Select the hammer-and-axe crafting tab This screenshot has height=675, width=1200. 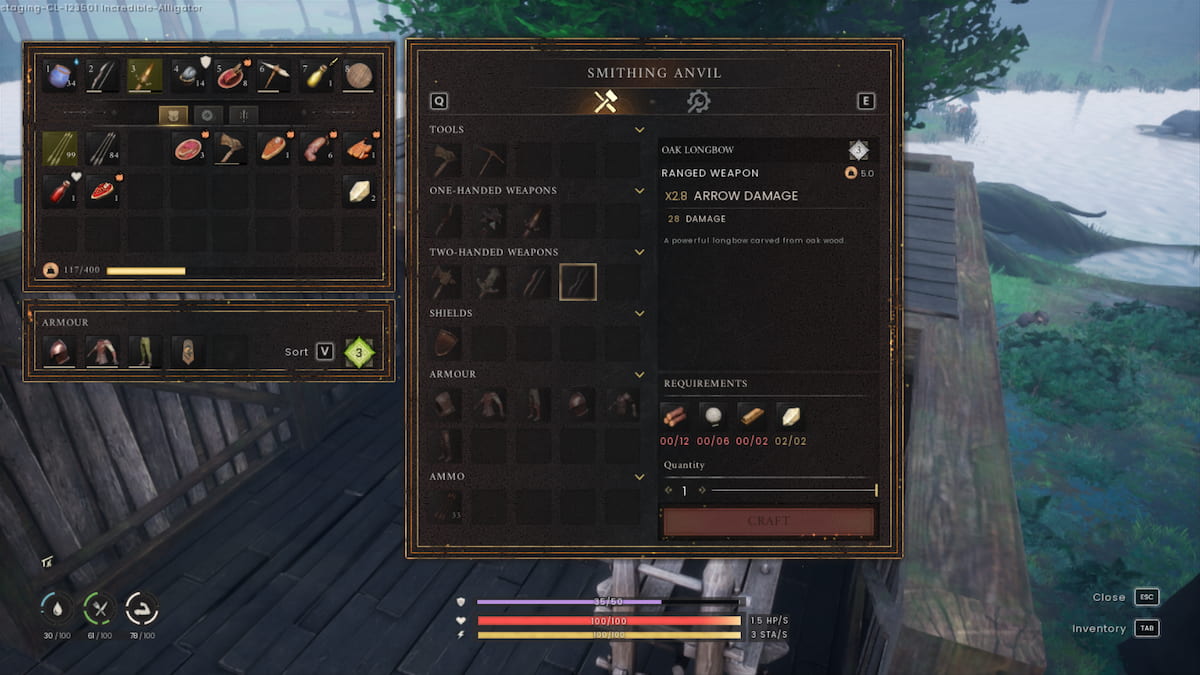click(x=605, y=101)
